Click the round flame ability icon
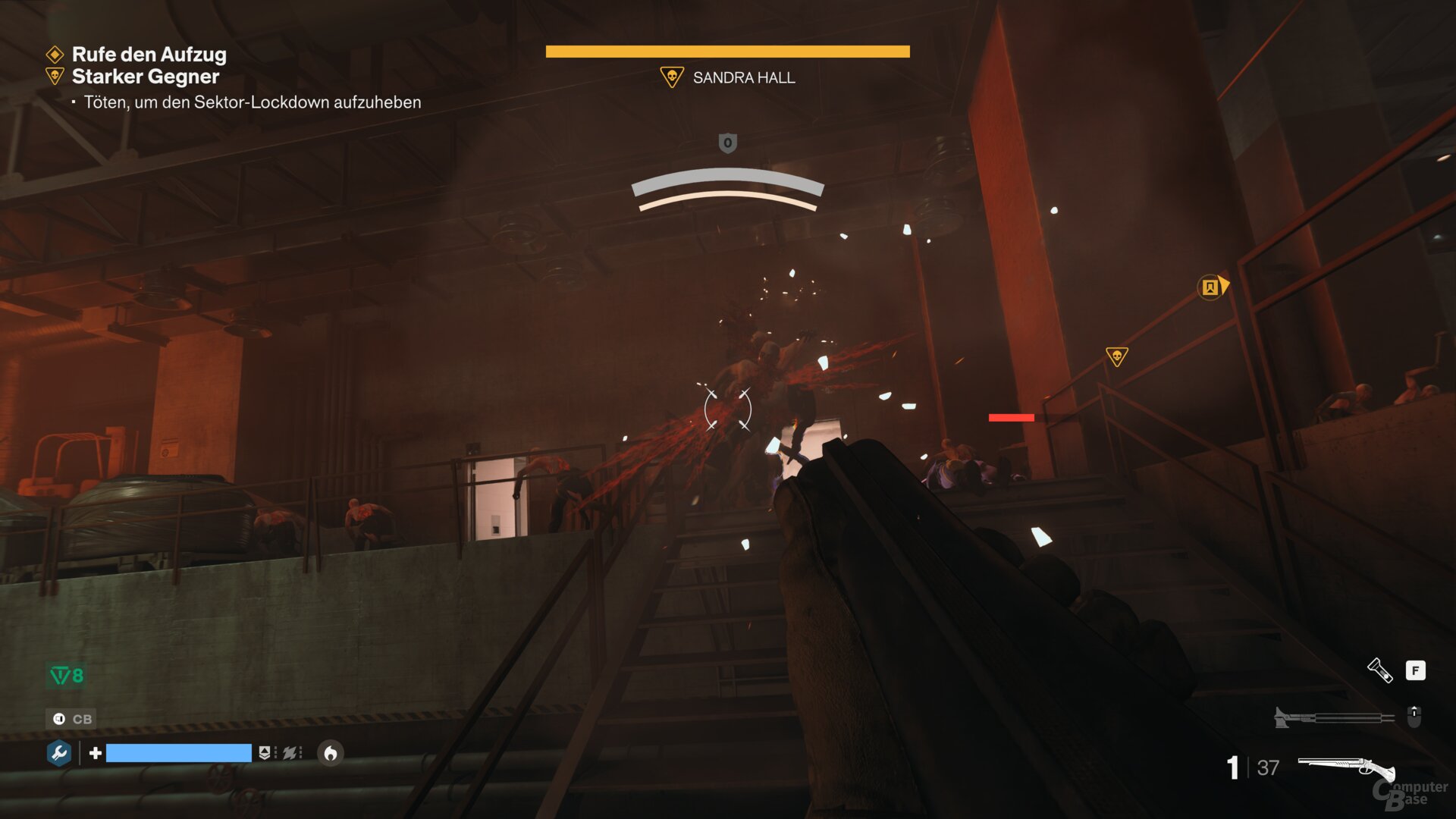Viewport: 1456px width, 819px height. coord(330,754)
